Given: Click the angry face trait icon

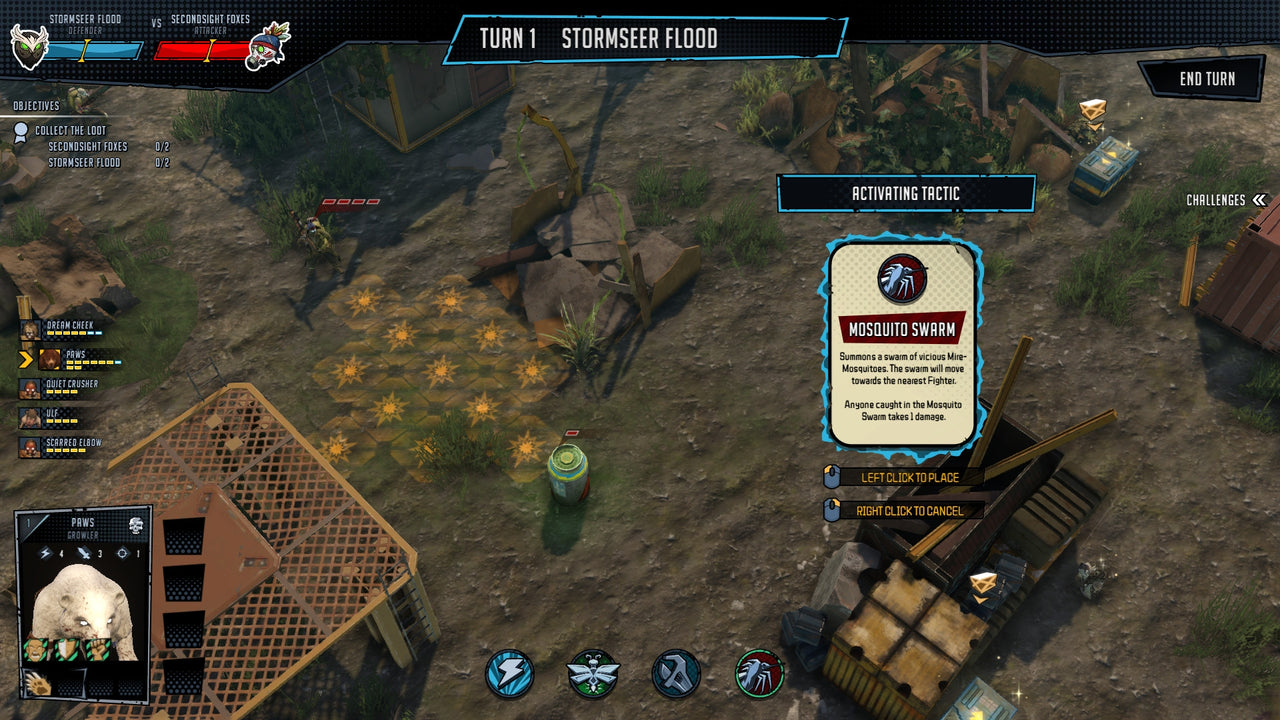Looking at the screenshot, I should click(37, 649).
